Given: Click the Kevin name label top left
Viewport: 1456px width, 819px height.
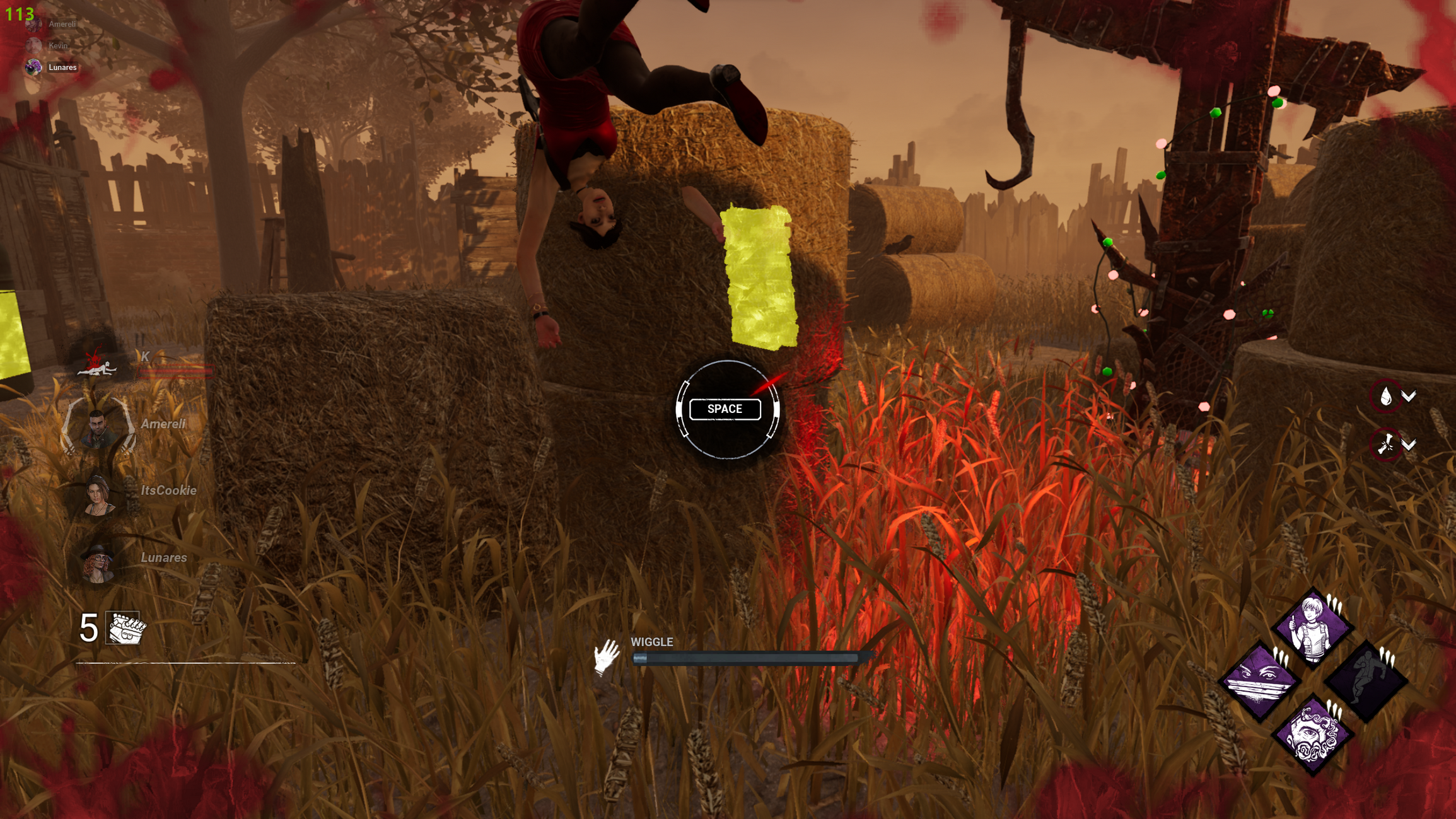Looking at the screenshot, I should click(57, 45).
